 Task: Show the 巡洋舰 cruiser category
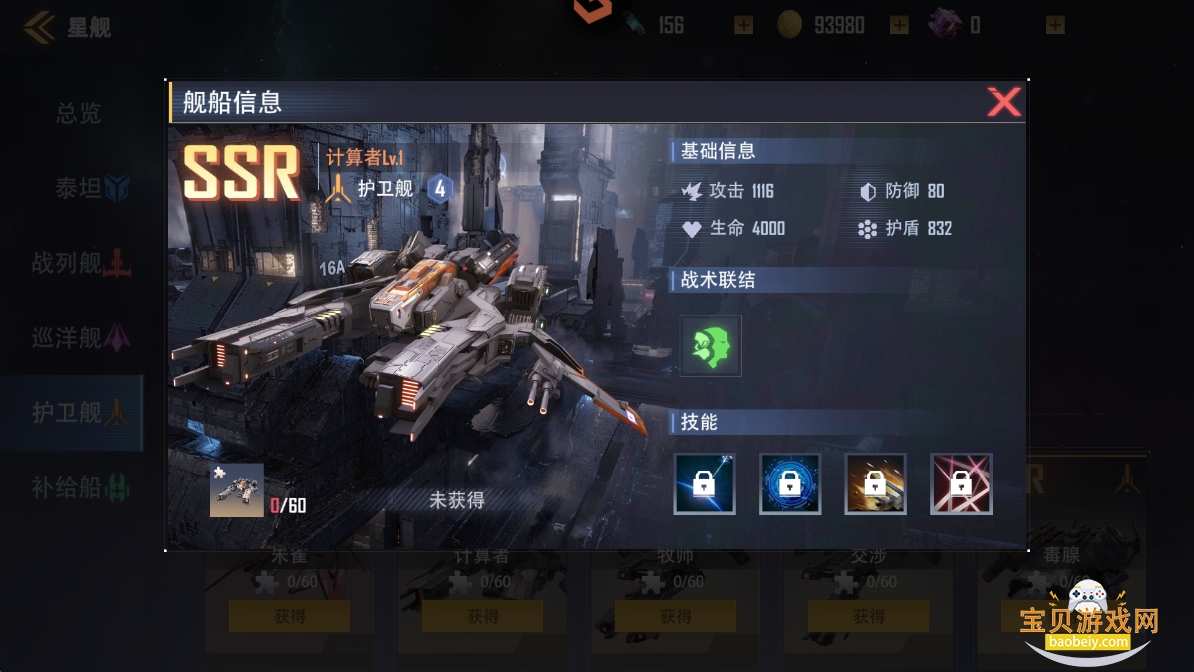[80, 338]
